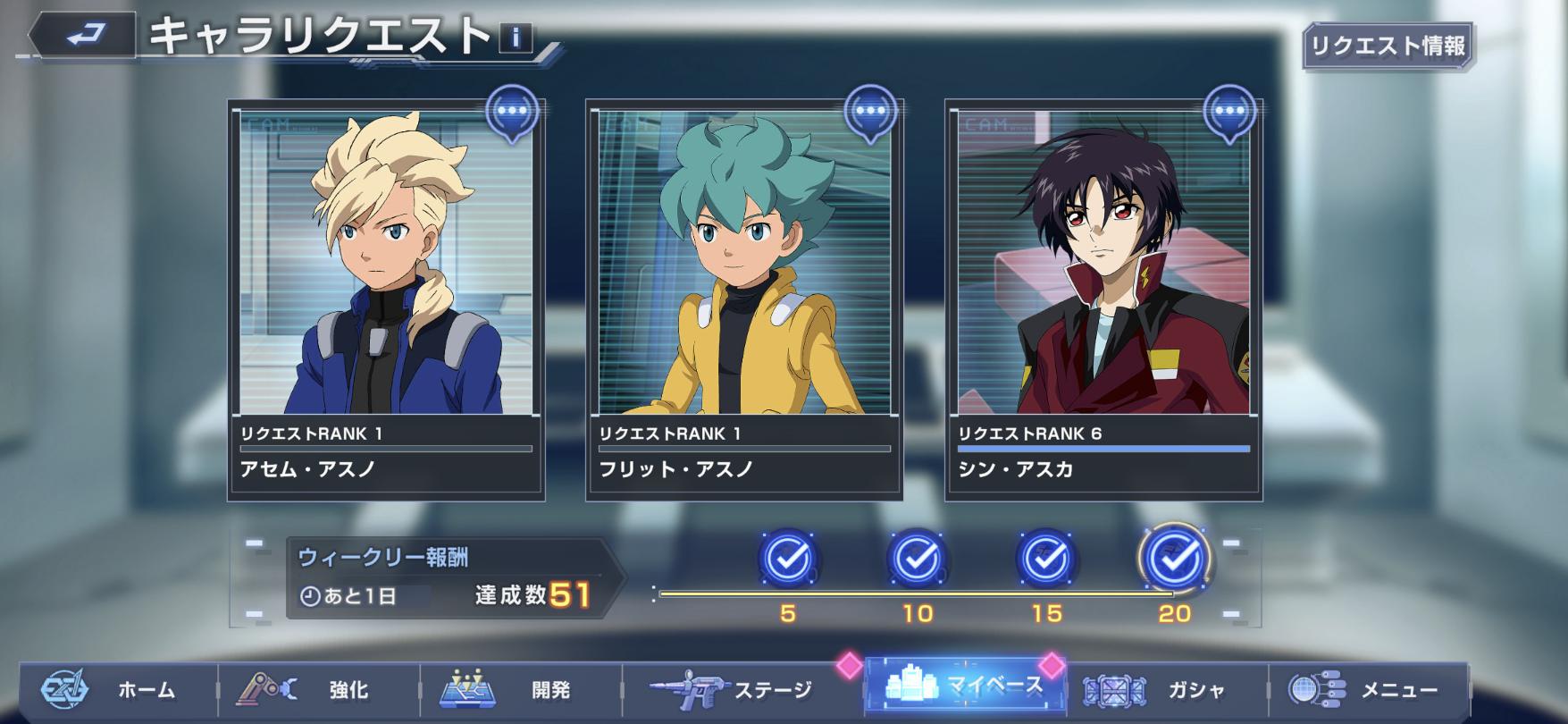
Task: Open the メニュー menu
Action: (x=1367, y=690)
